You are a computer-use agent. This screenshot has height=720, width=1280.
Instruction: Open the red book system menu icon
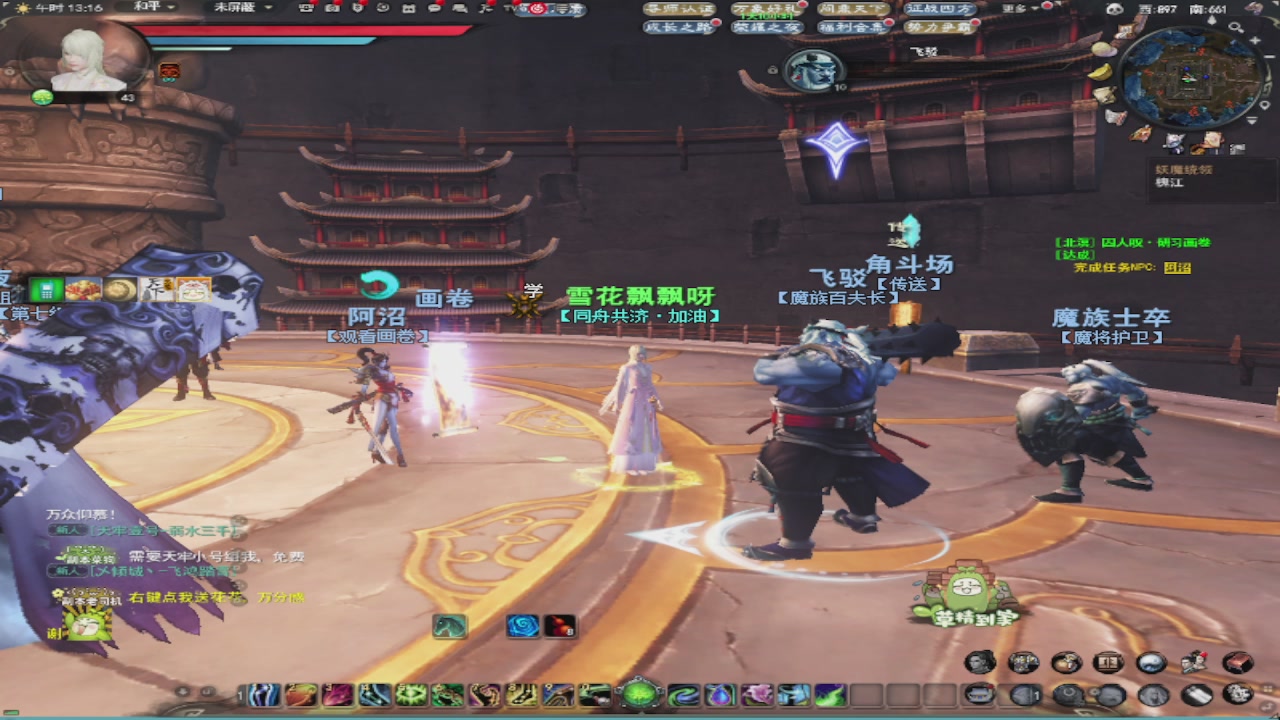click(x=1238, y=662)
